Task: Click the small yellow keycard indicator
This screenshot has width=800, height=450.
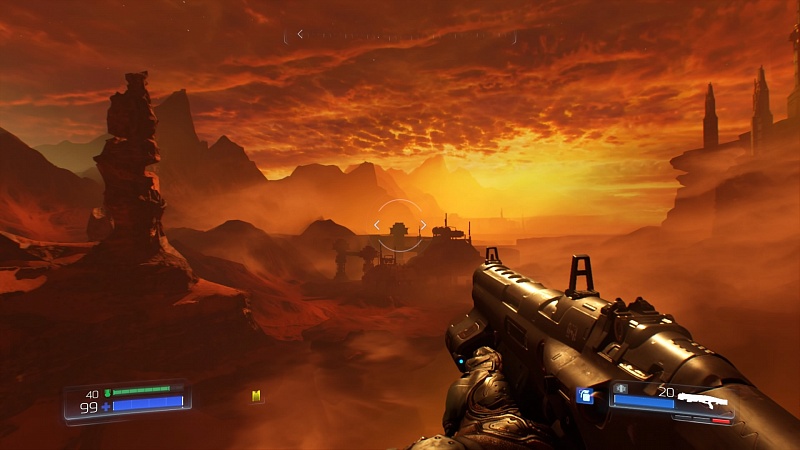Action: pos(256,397)
